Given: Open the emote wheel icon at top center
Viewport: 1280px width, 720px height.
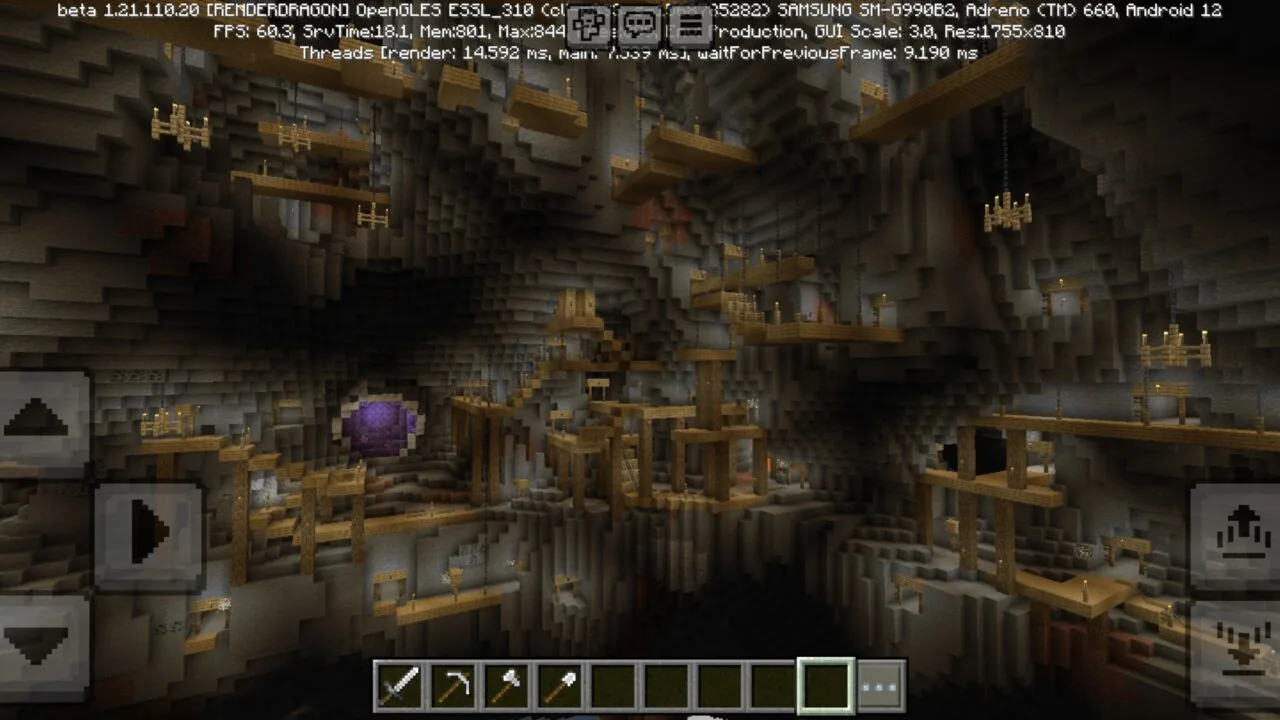Looking at the screenshot, I should pyautogui.click(x=587, y=24).
